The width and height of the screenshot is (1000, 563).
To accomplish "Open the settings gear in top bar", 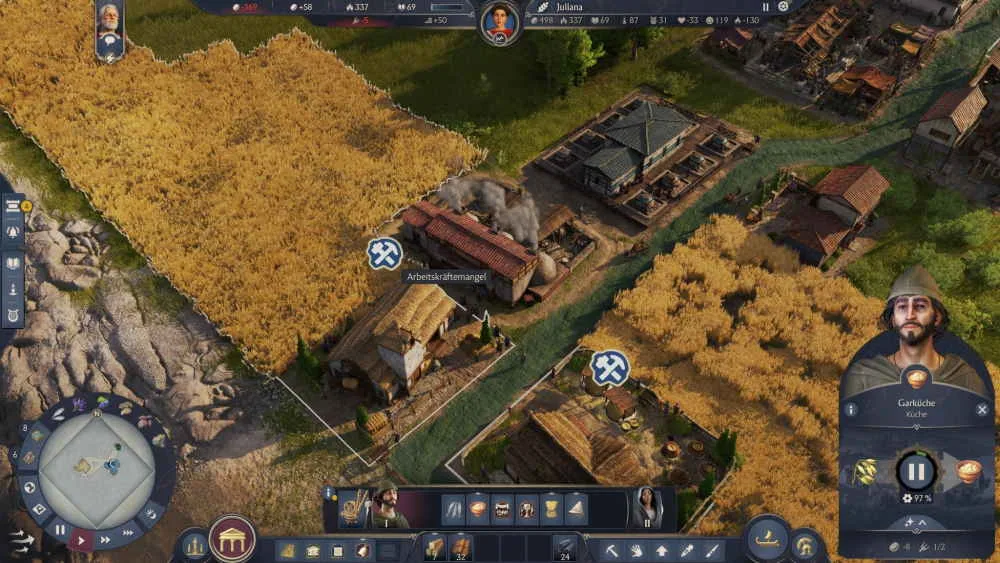I will (783, 6).
